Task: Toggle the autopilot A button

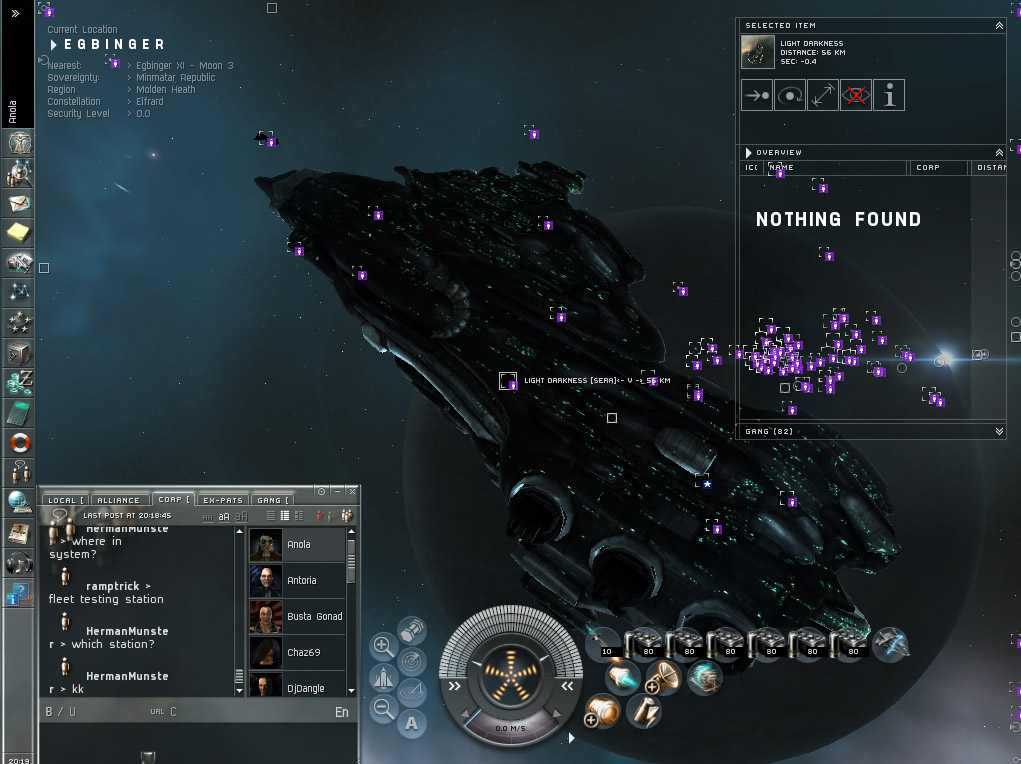Action: (x=411, y=723)
